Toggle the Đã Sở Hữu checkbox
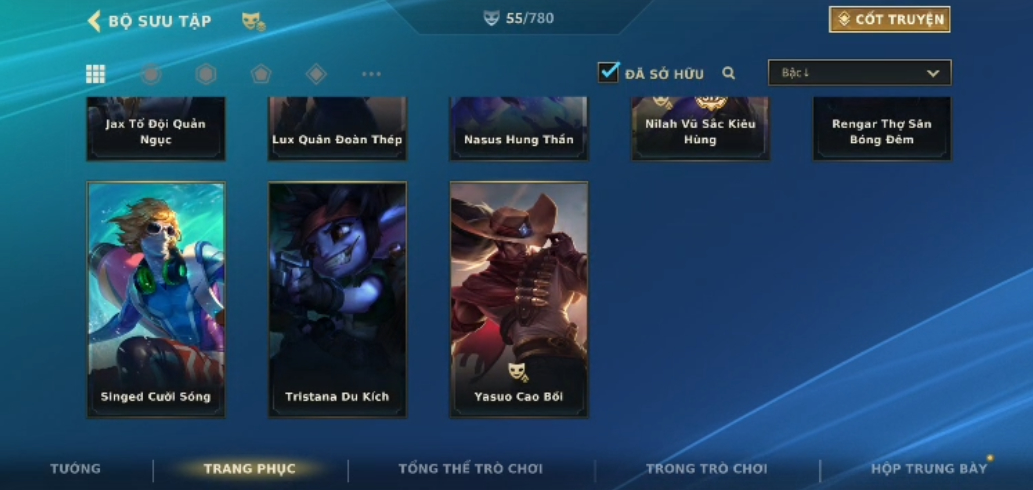The height and width of the screenshot is (490, 1033). tap(608, 72)
